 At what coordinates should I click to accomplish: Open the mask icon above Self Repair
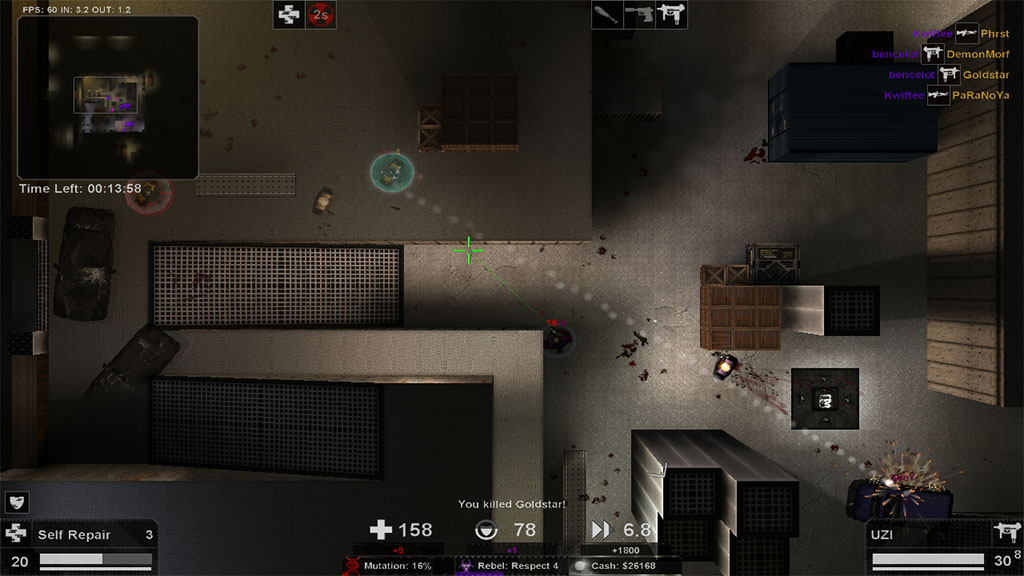17,502
